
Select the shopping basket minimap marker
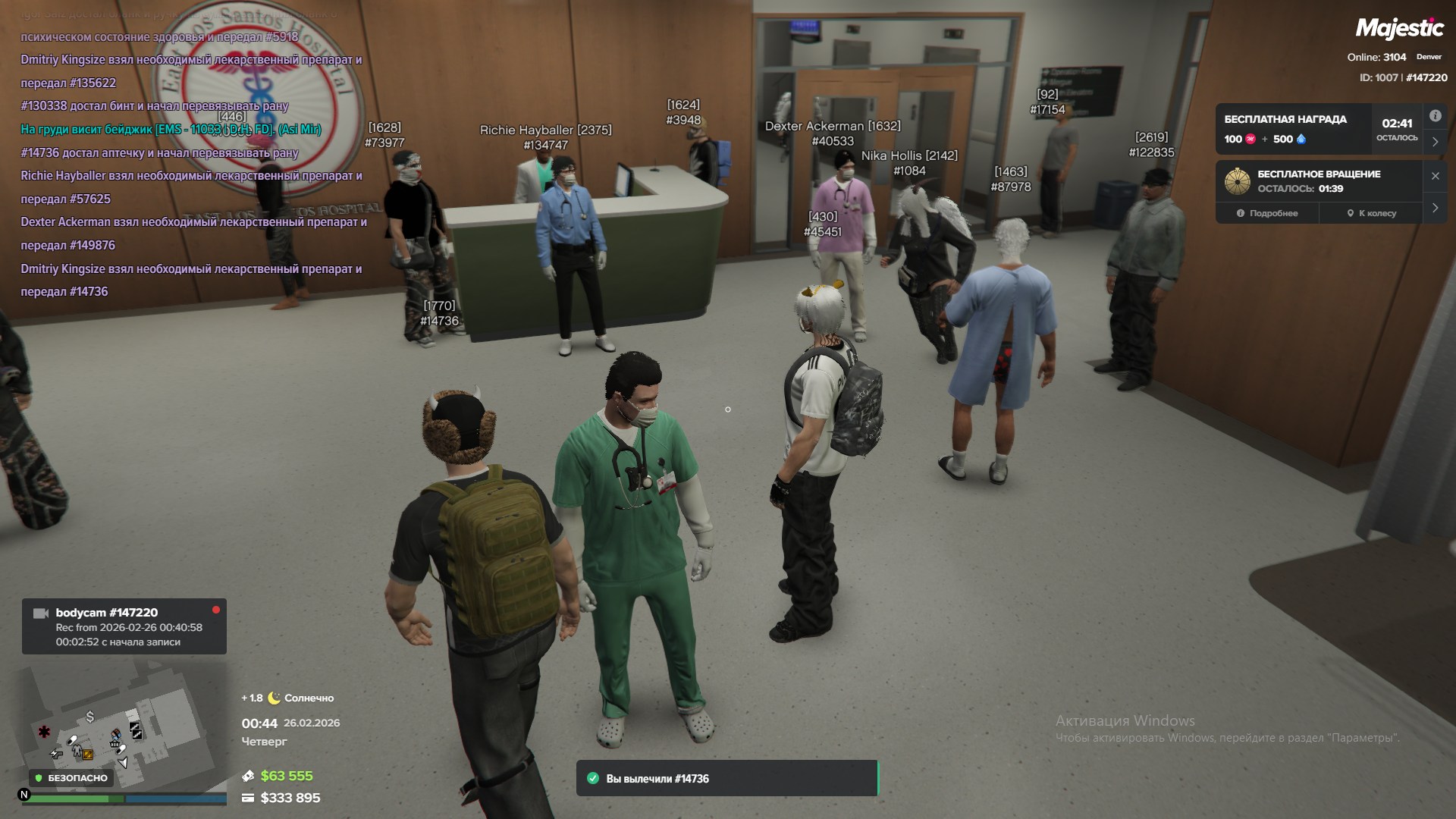click(x=115, y=744)
